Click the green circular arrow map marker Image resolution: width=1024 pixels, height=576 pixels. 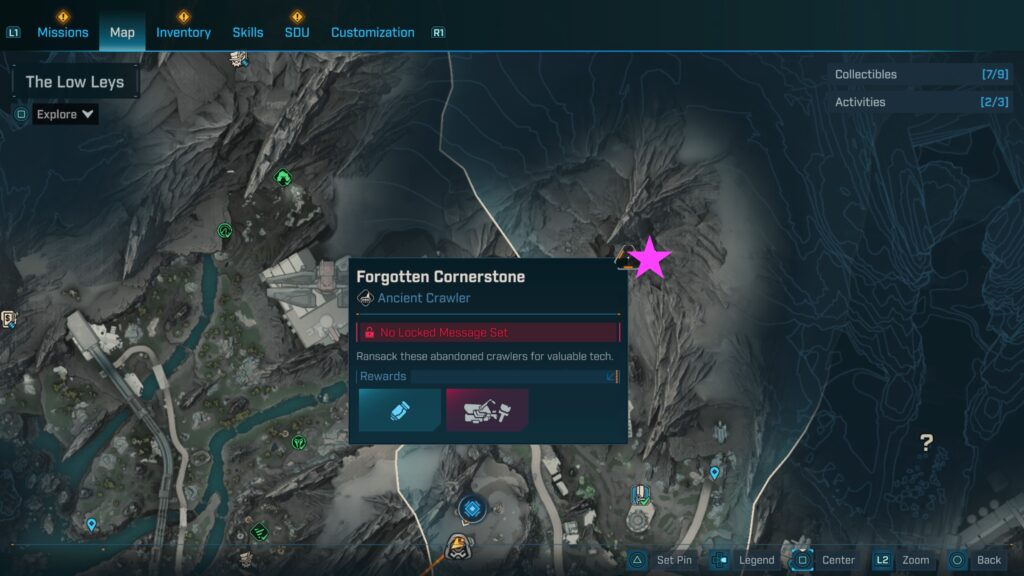click(x=225, y=231)
